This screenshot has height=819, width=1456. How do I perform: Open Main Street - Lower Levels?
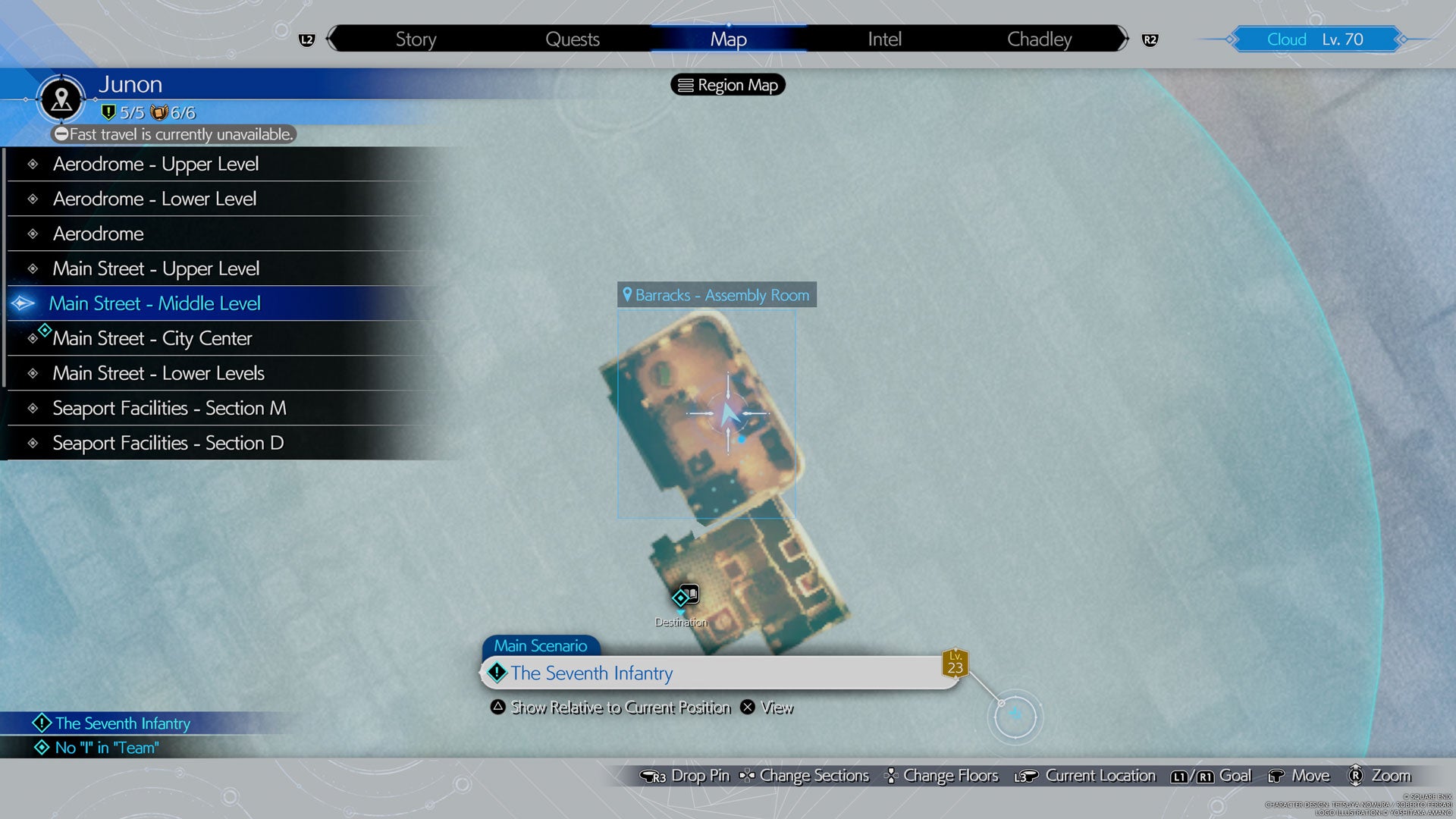[x=158, y=373]
